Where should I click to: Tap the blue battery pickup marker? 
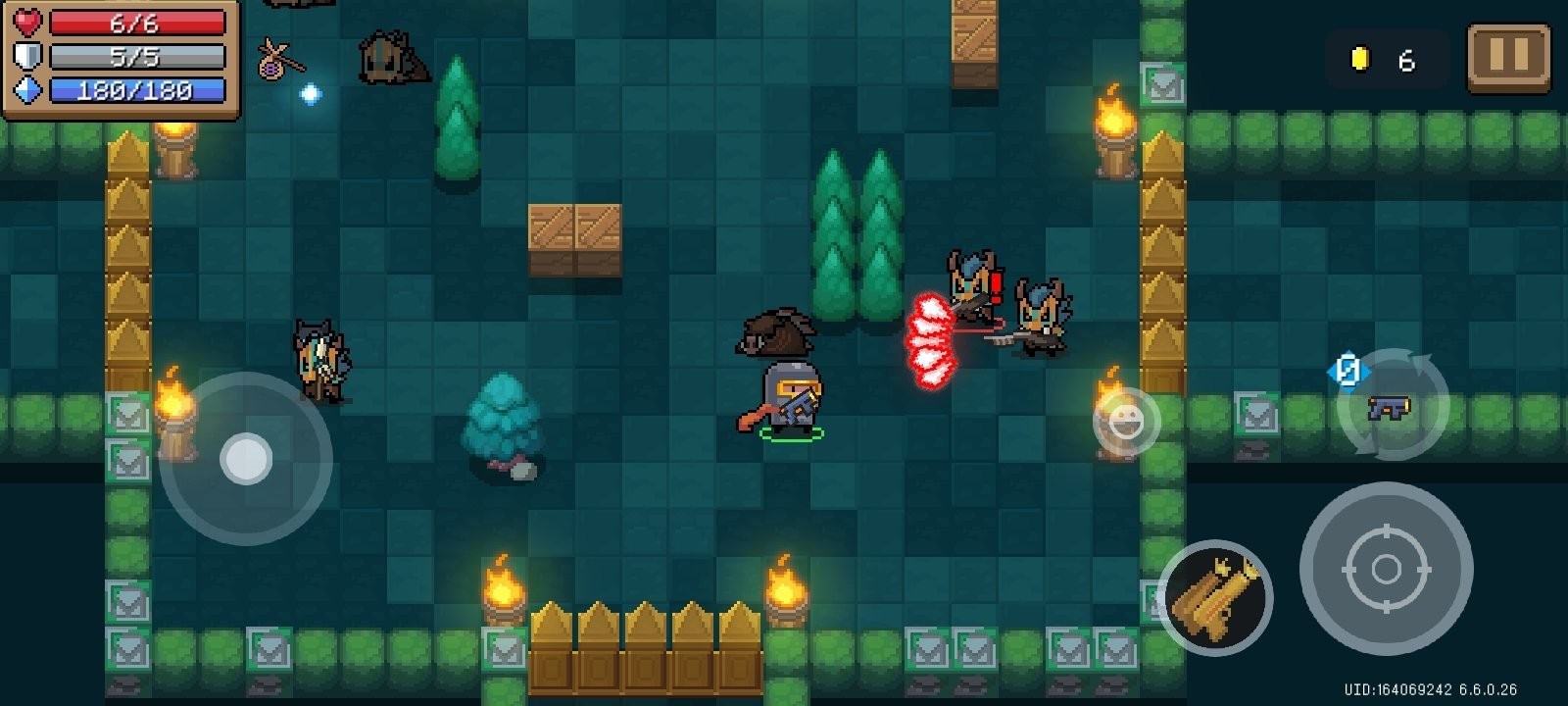point(1347,371)
